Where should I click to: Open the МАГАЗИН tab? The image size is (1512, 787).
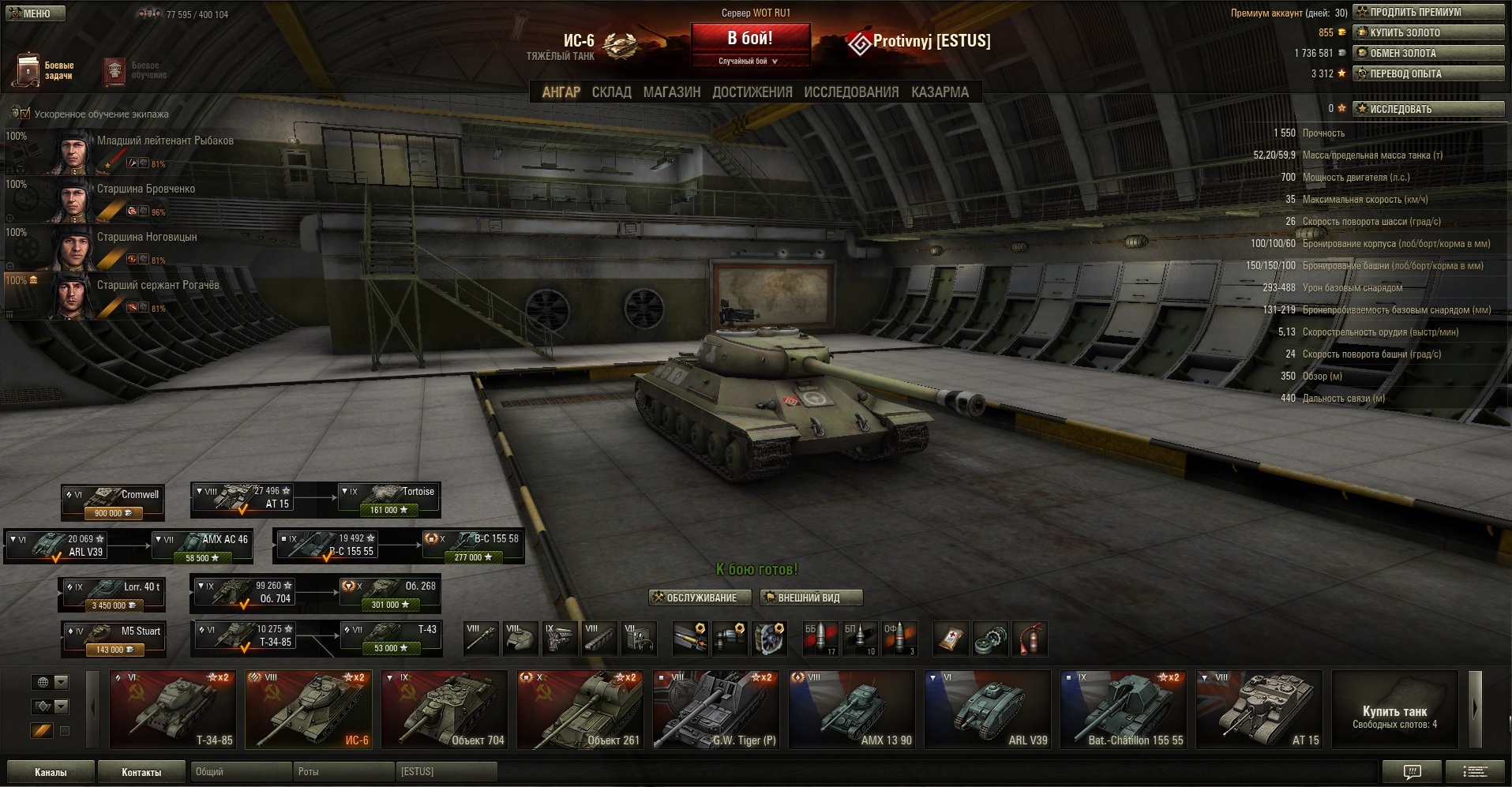pyautogui.click(x=671, y=92)
